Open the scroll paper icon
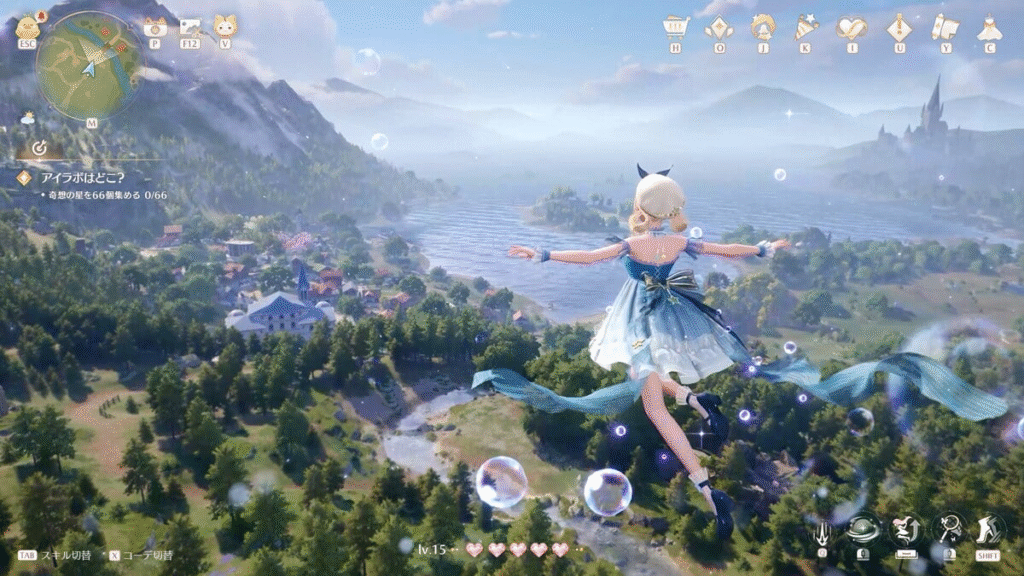 point(944,27)
